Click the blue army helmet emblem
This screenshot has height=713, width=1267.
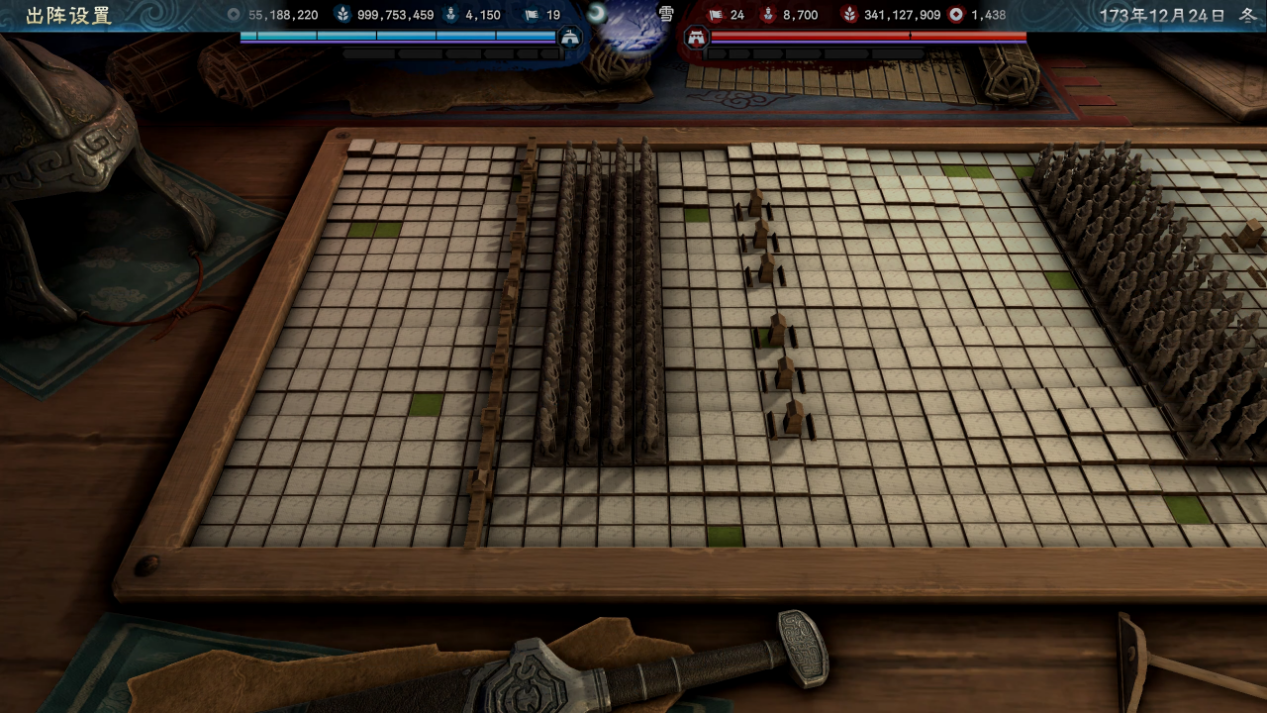(x=570, y=39)
